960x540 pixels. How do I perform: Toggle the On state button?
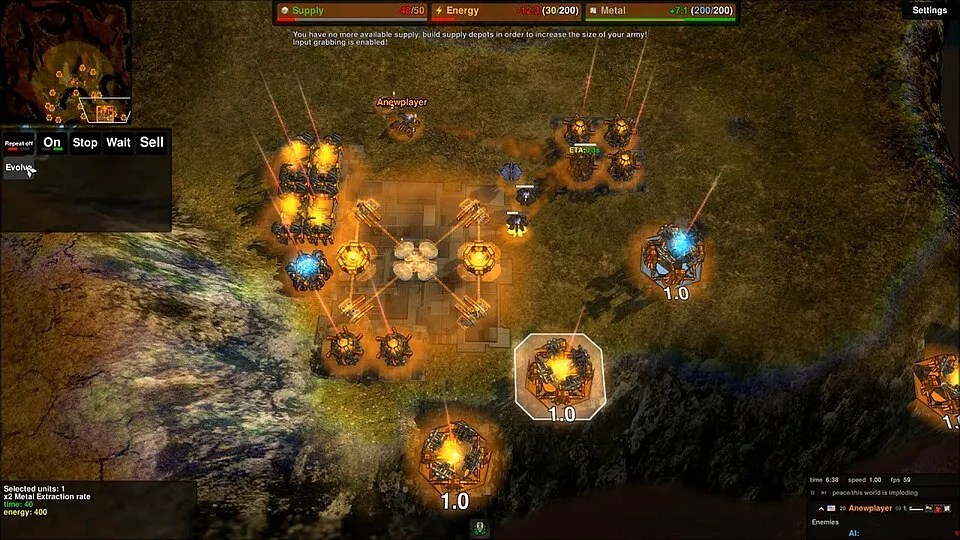tap(52, 142)
